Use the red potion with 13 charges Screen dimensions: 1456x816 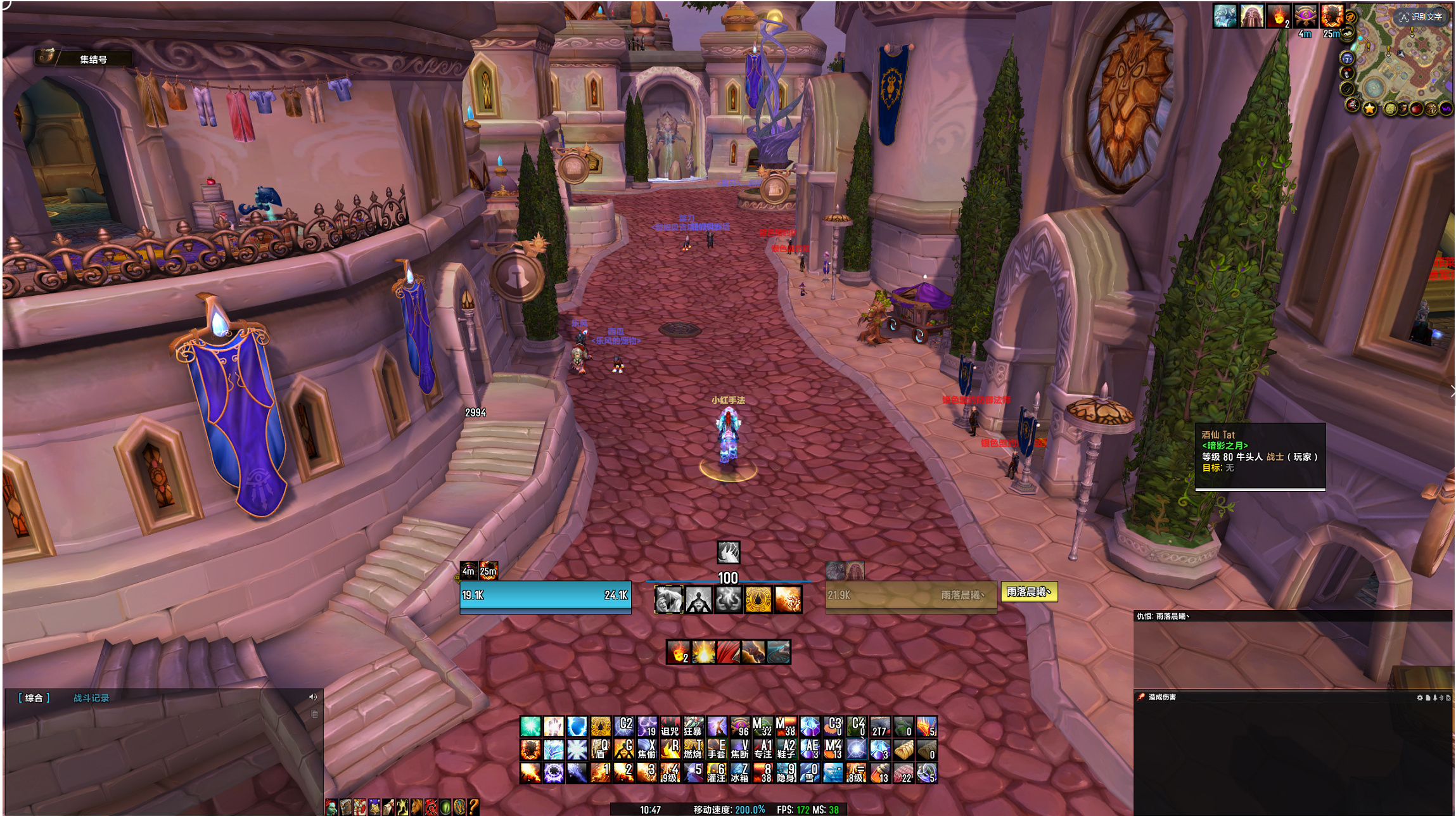coord(880,773)
